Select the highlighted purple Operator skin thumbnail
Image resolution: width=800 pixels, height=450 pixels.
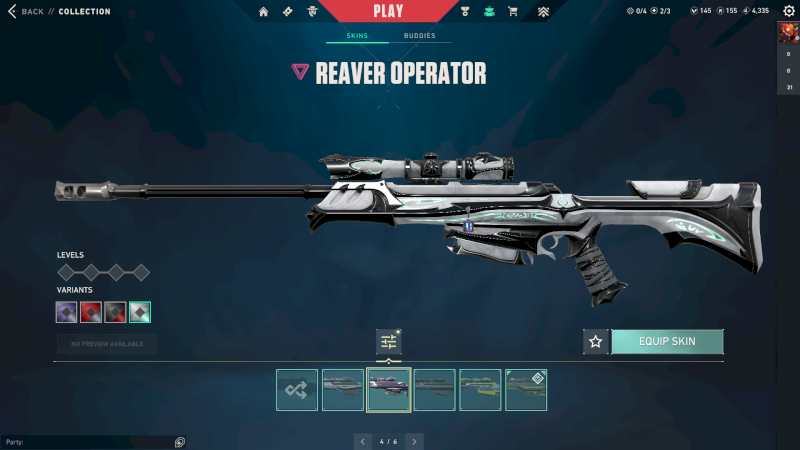click(389, 390)
